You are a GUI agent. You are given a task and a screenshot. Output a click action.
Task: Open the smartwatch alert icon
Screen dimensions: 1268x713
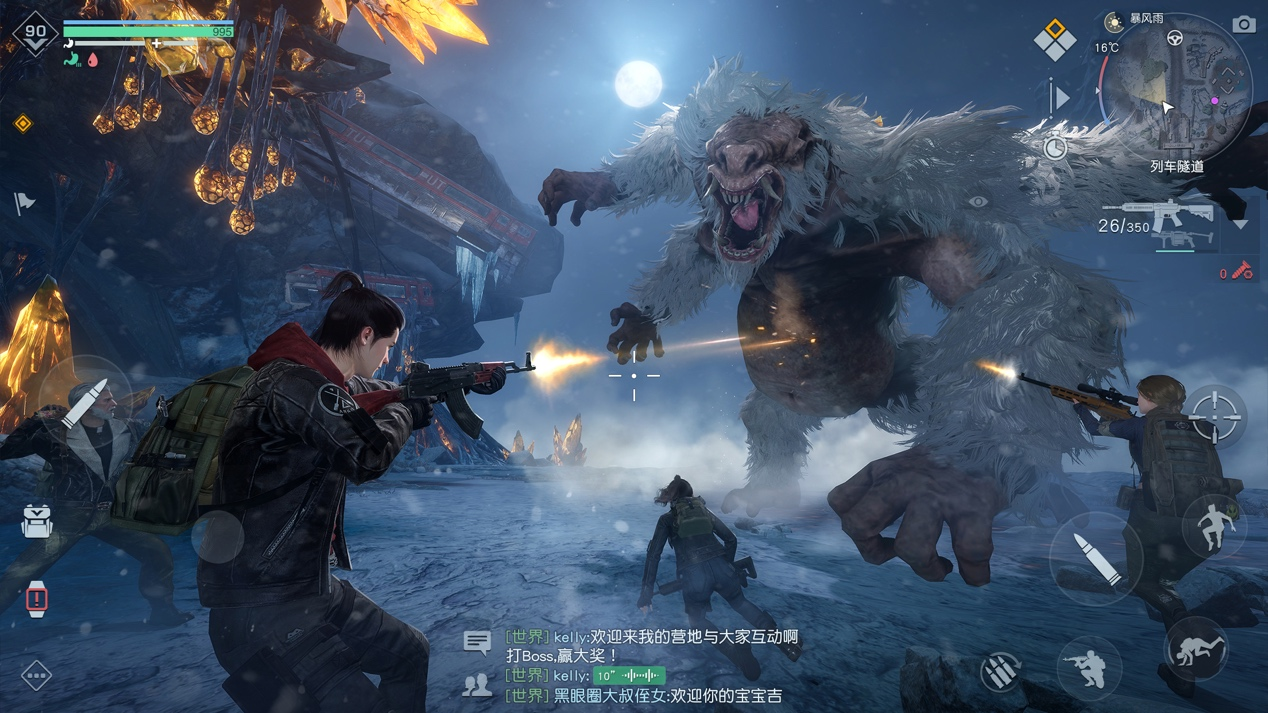click(37, 598)
